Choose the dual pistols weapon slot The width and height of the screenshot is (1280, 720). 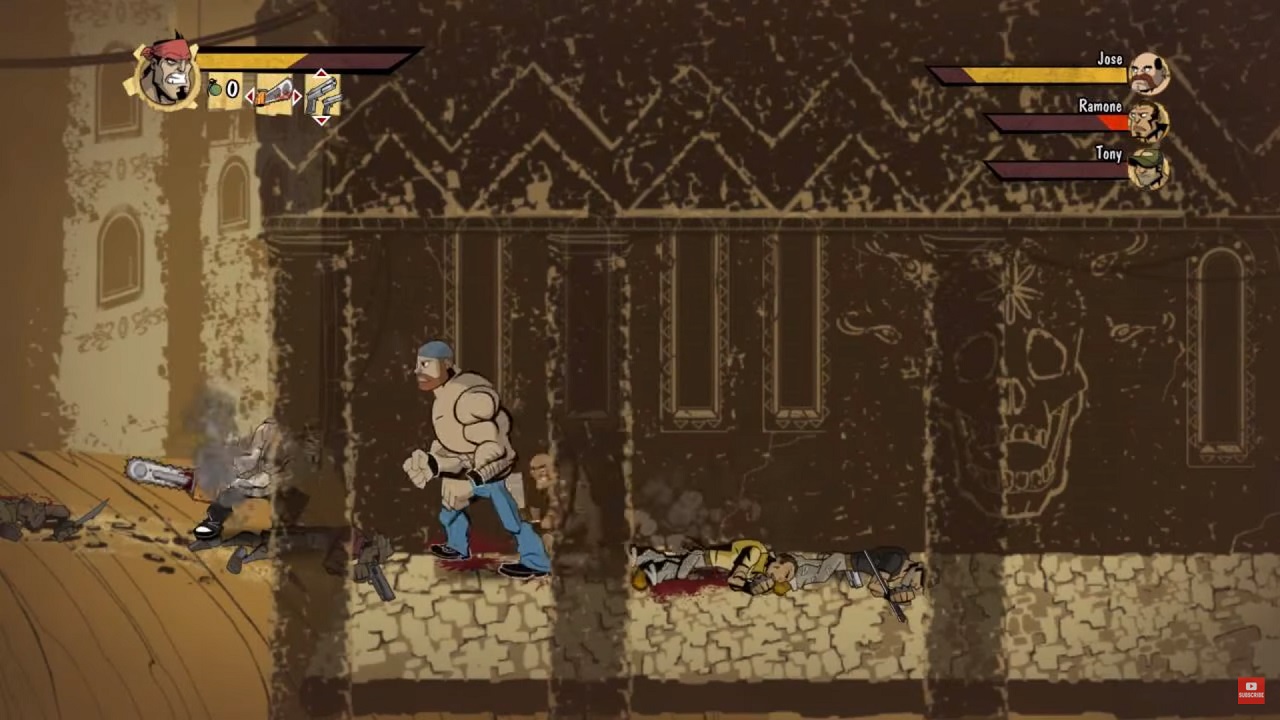pos(321,96)
